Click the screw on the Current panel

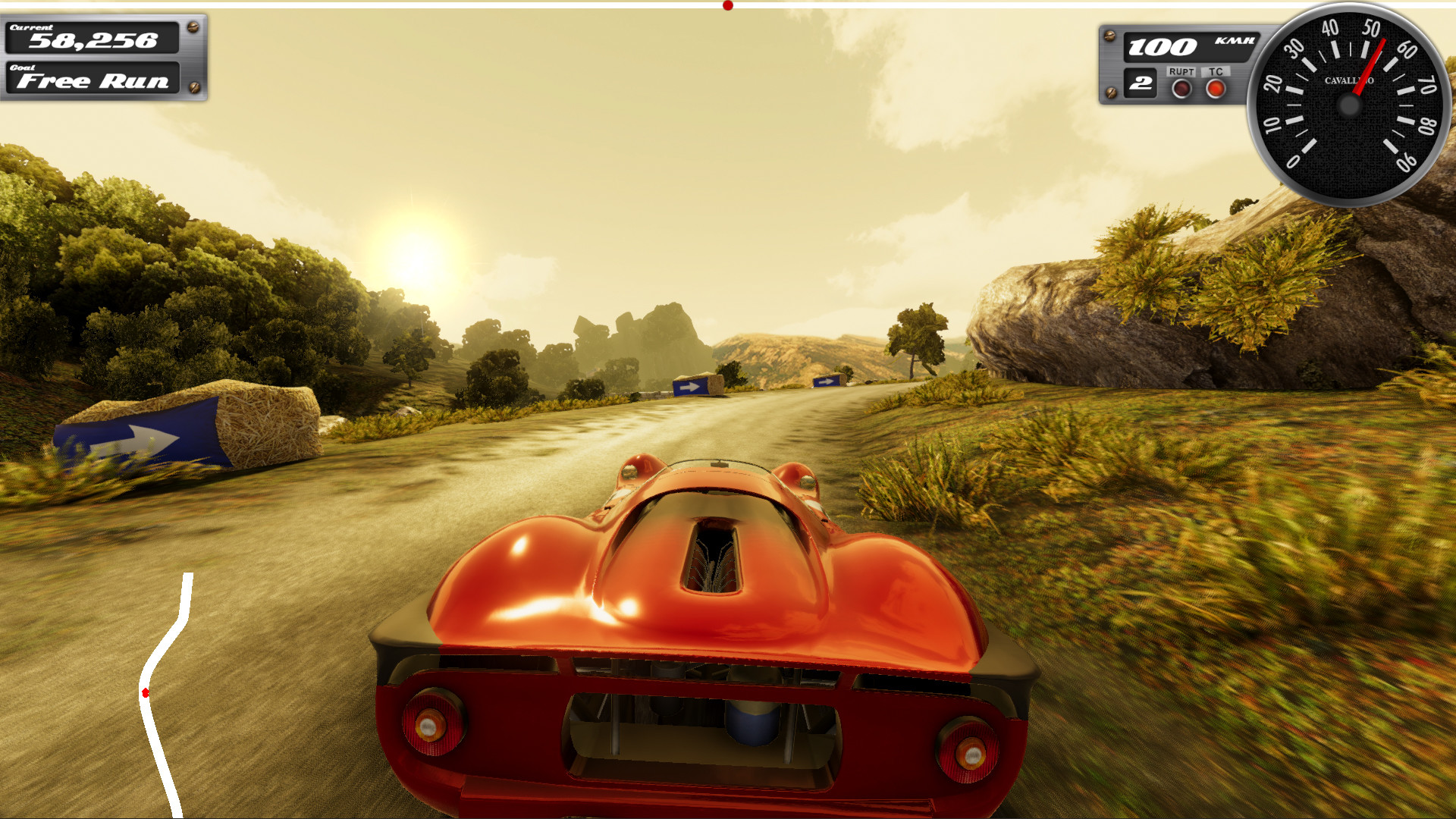tap(193, 27)
